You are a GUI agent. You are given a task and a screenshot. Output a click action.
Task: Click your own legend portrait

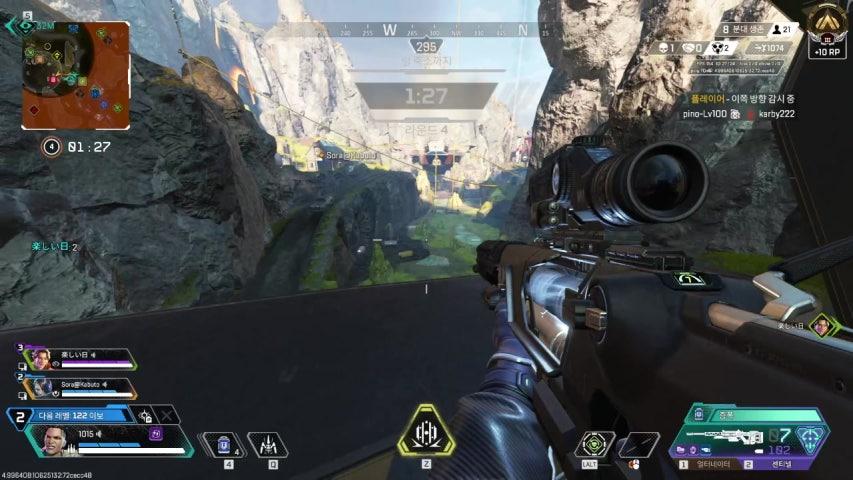click(x=54, y=441)
